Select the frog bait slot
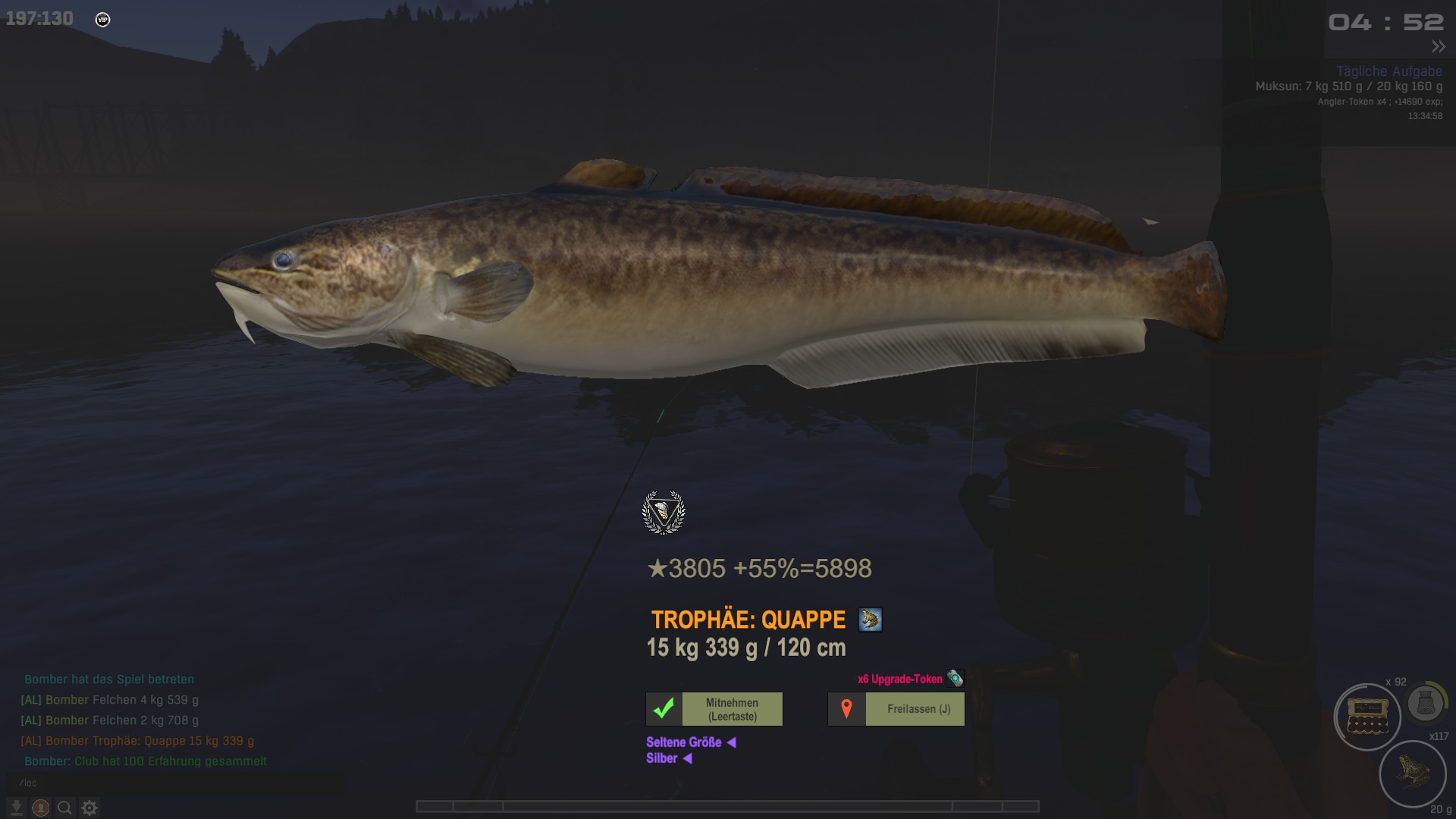 1412,773
